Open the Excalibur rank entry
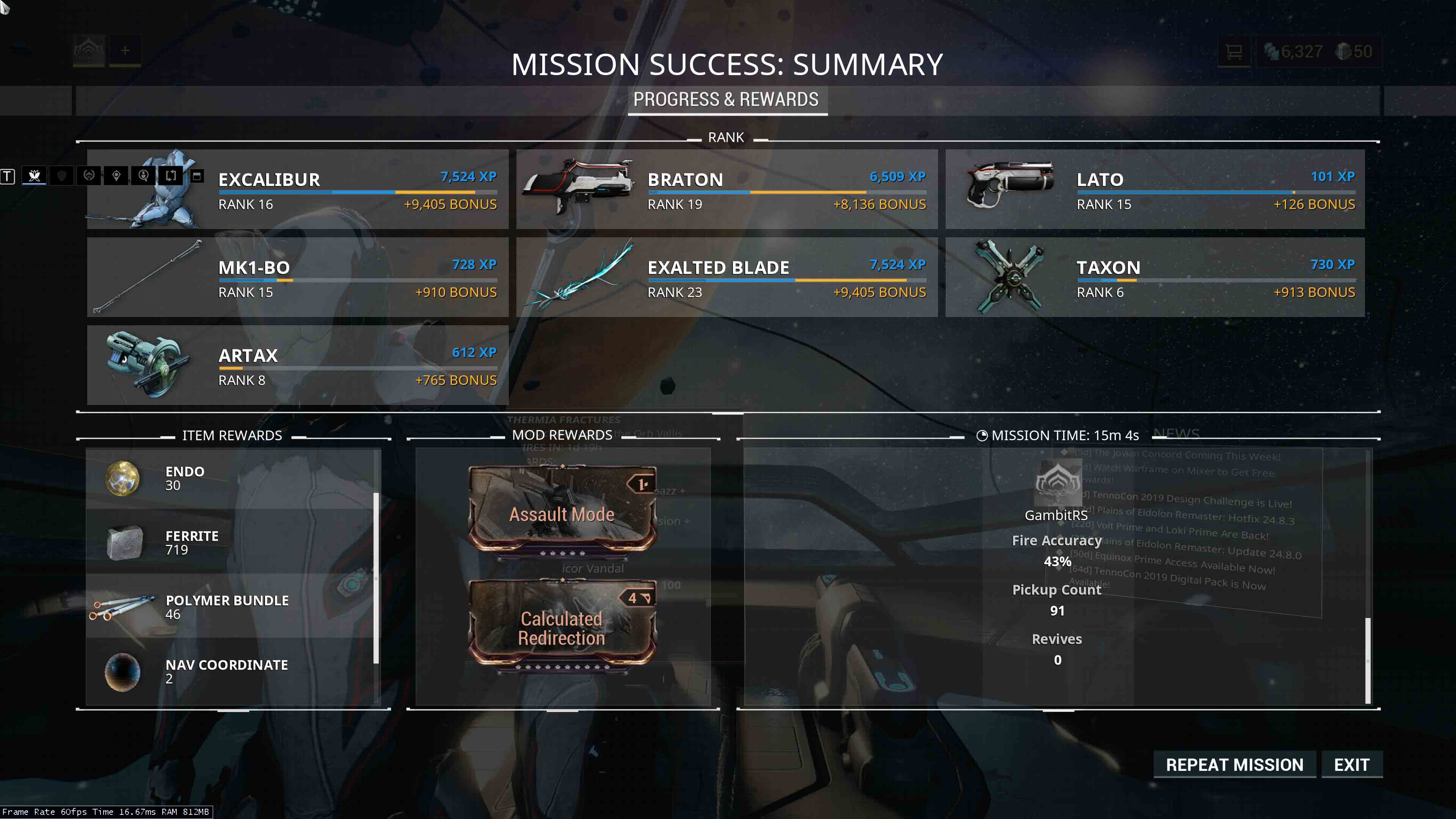The height and width of the screenshot is (819, 1456). 298,189
